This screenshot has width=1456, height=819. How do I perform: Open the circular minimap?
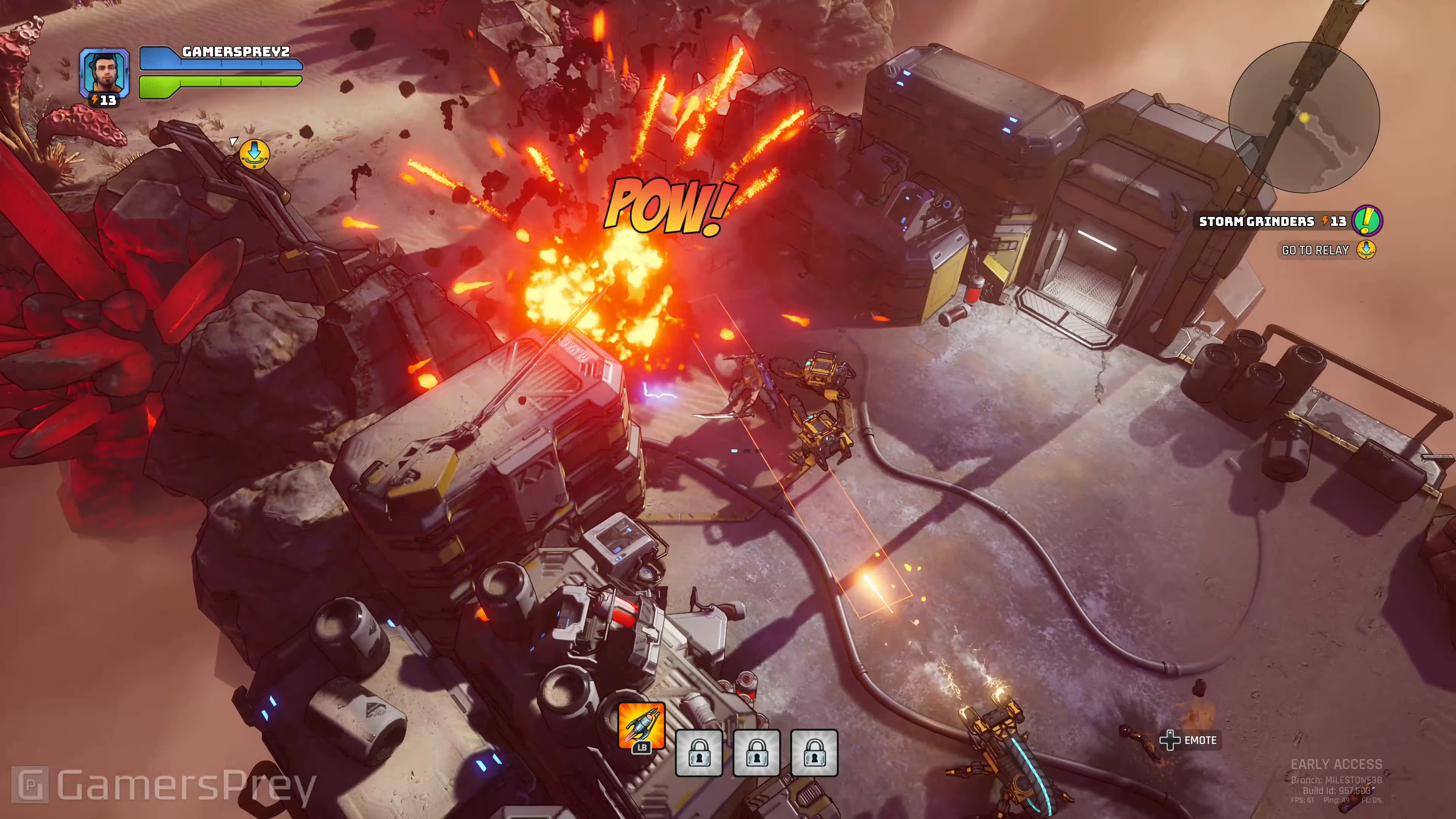tap(1304, 118)
